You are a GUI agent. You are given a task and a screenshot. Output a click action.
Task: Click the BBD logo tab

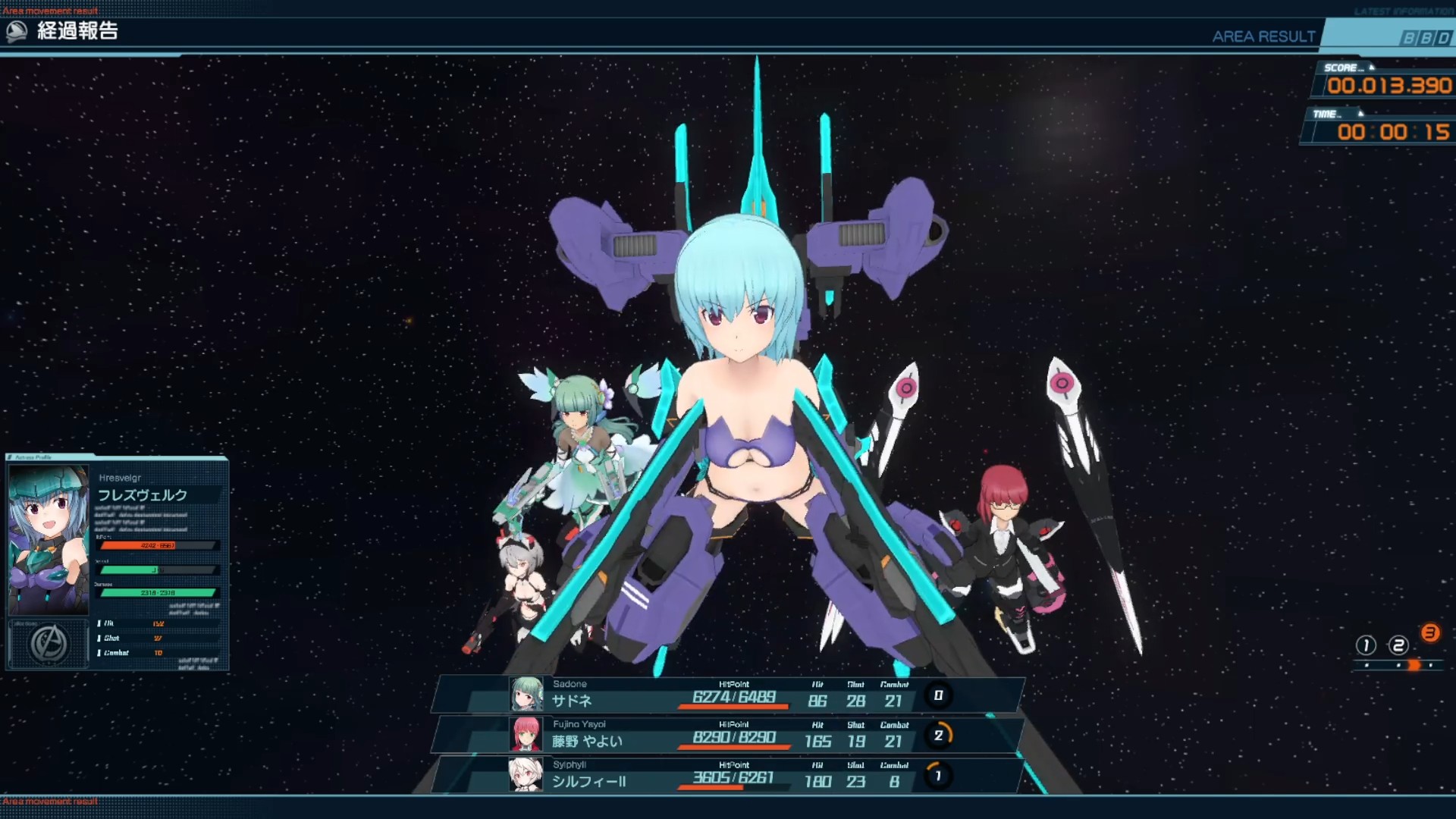click(1425, 38)
